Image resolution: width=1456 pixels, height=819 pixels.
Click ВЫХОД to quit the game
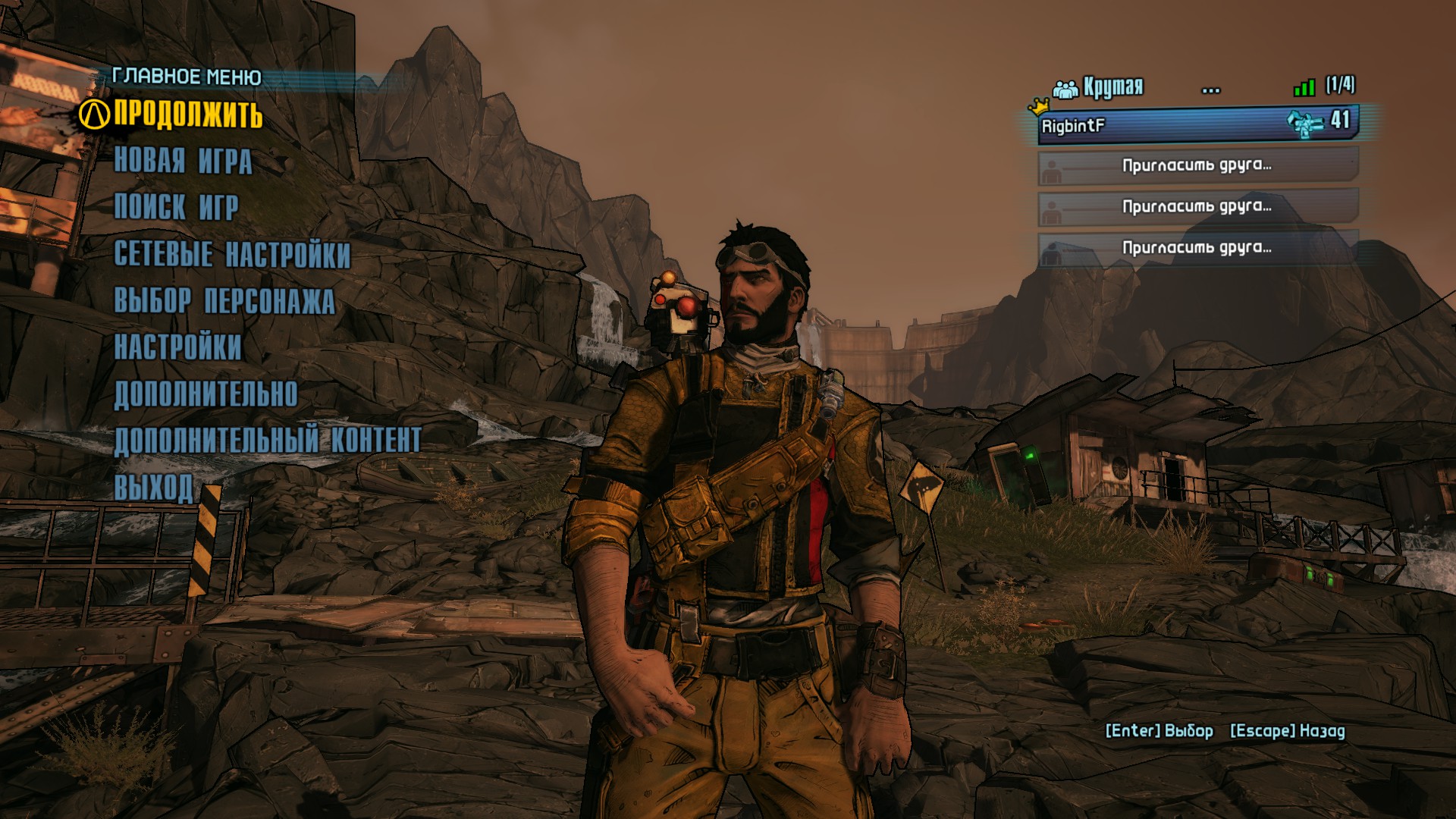pyautogui.click(x=153, y=487)
